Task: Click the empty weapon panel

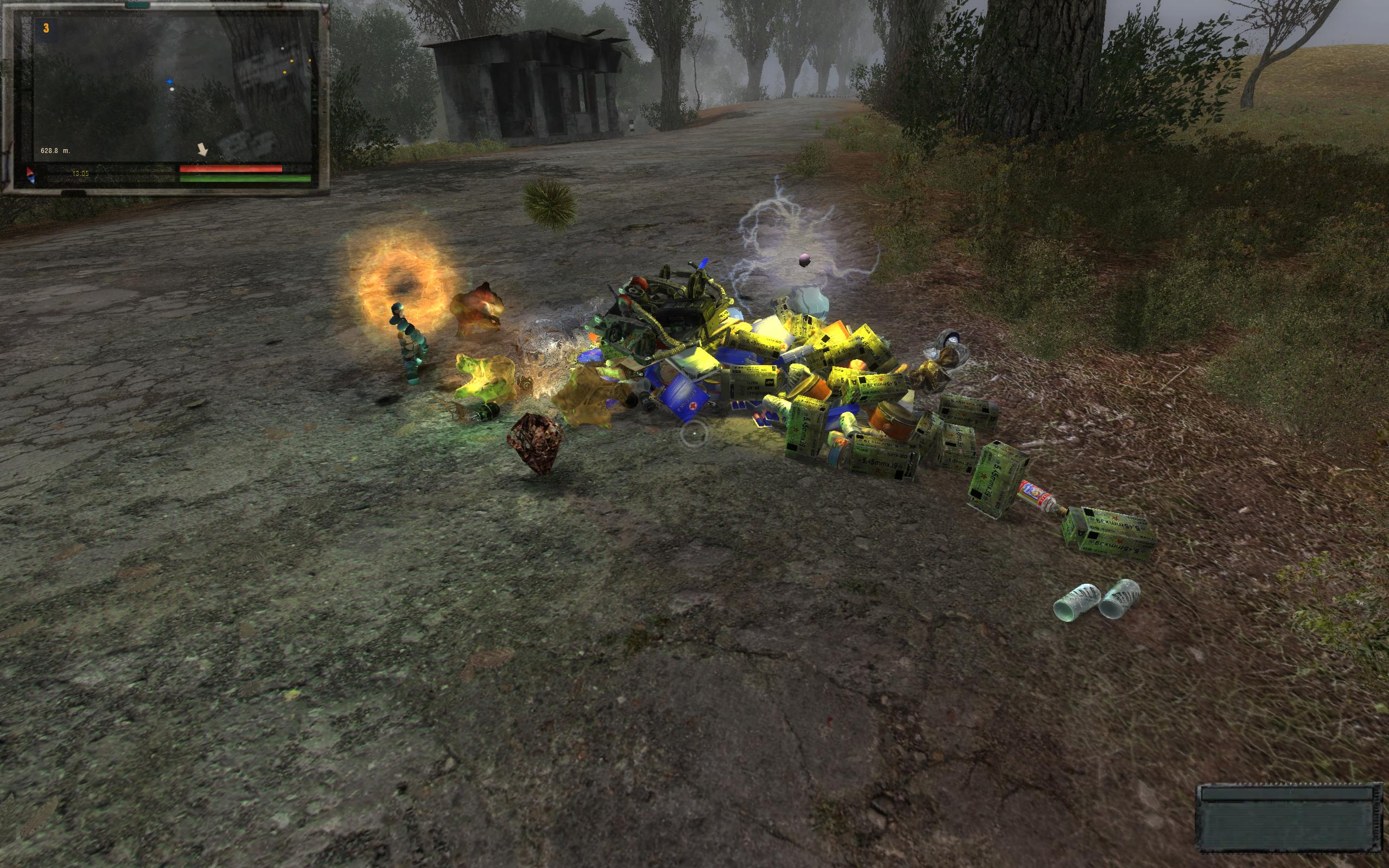Action: tap(1290, 819)
